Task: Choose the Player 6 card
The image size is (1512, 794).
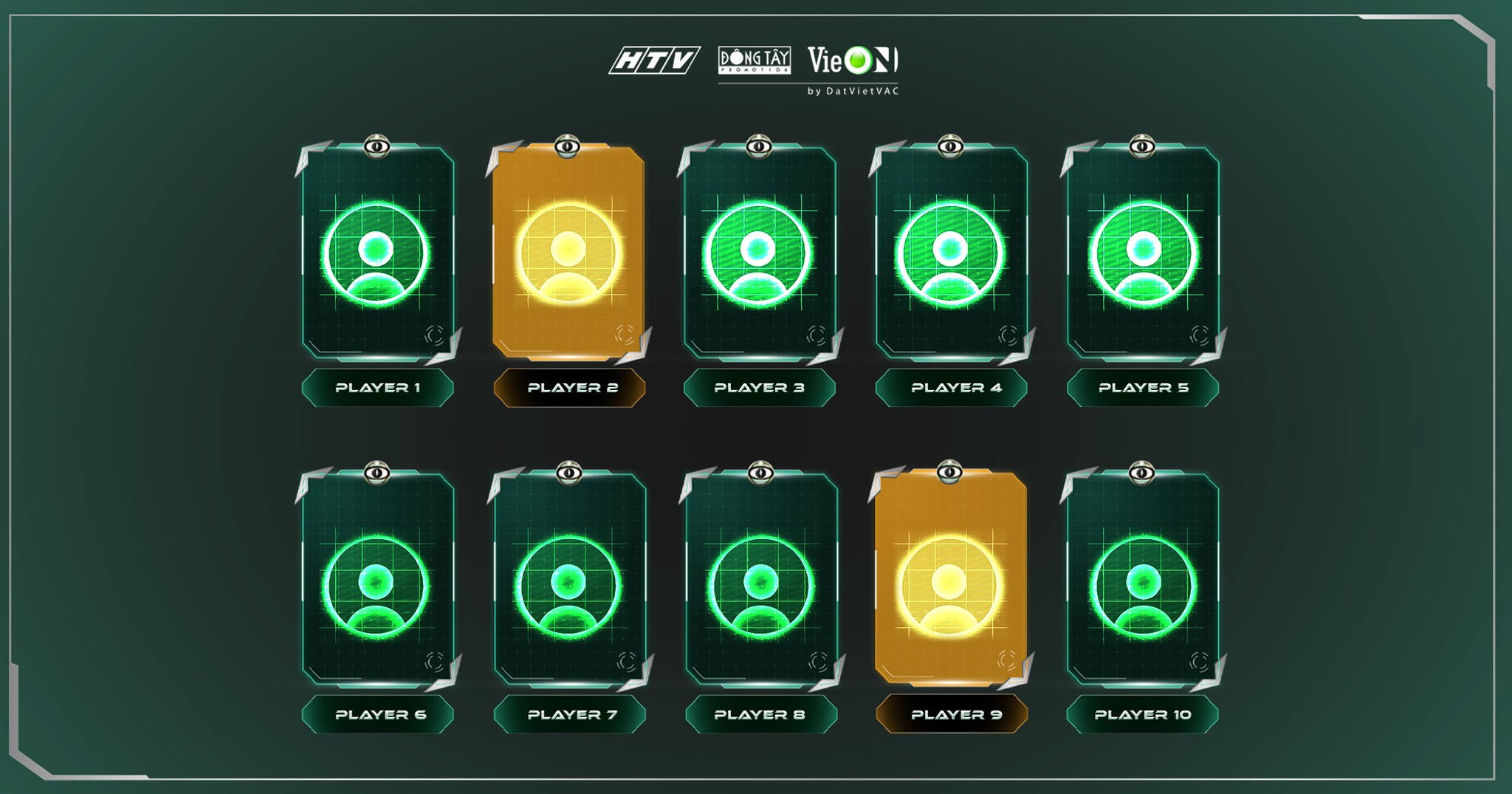Action: pyautogui.click(x=377, y=581)
